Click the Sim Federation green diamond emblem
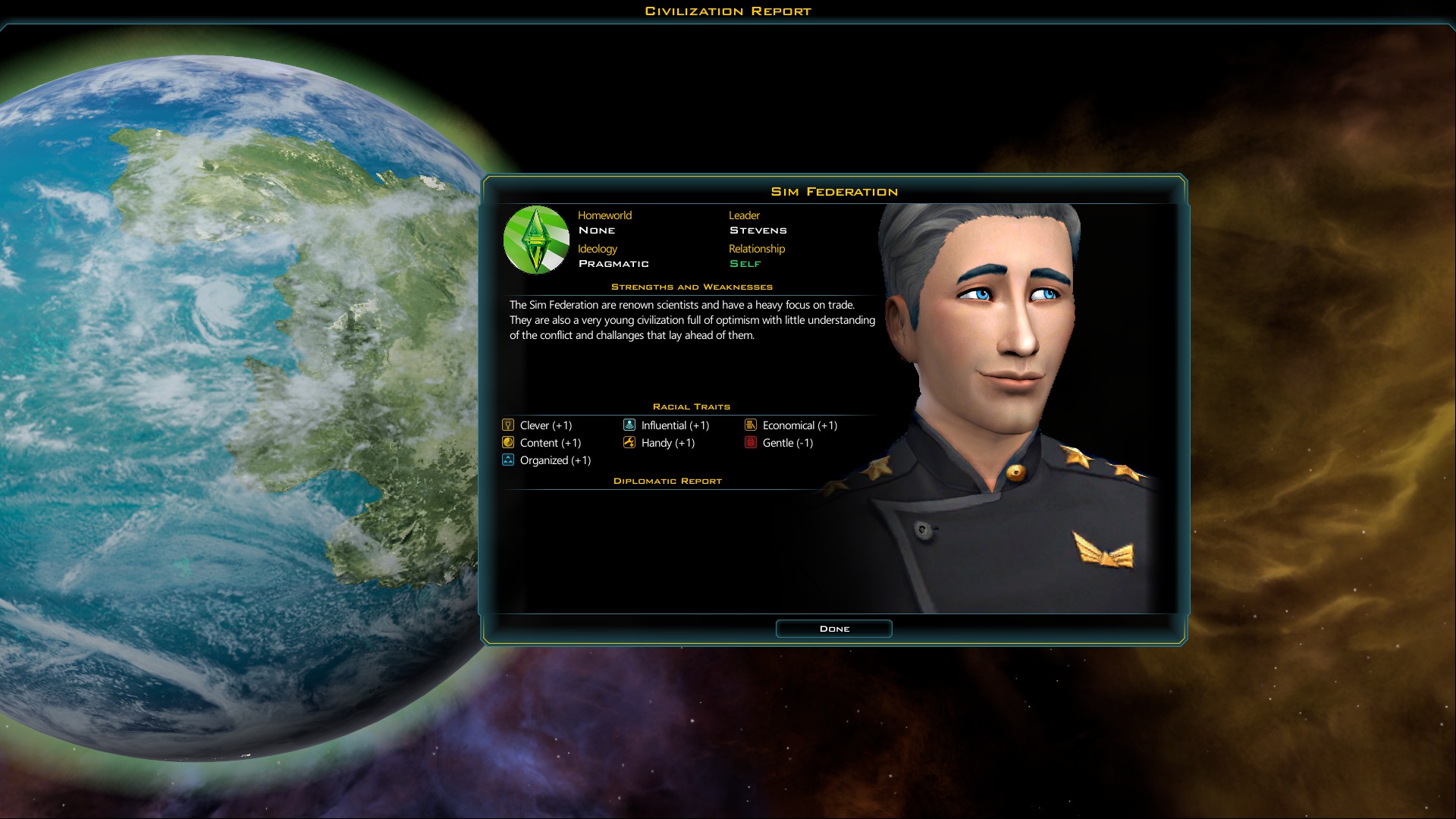 (x=536, y=240)
